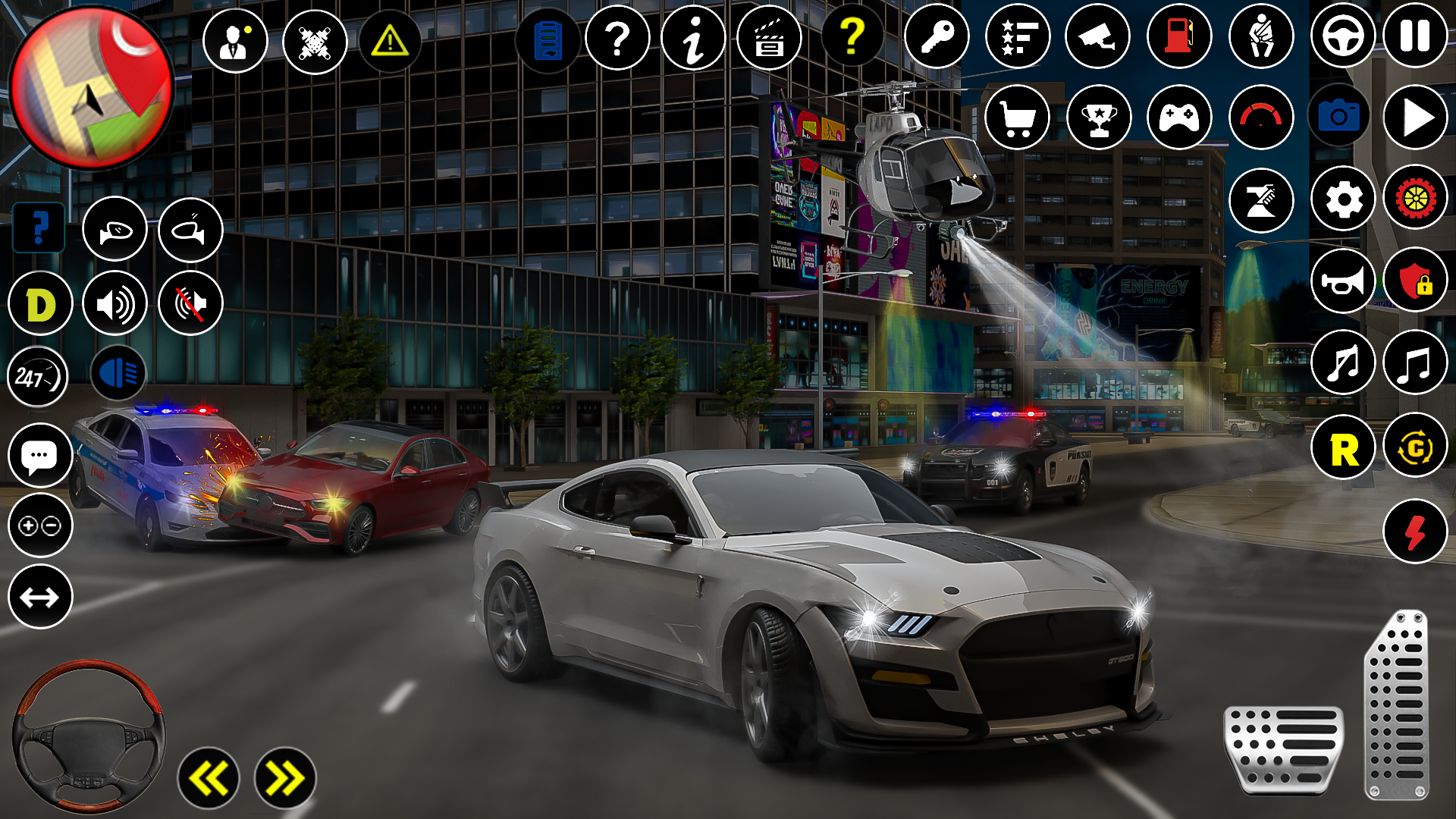Mute sound with crossed-out speaker icon
This screenshot has width=1456, height=819.
[190, 304]
